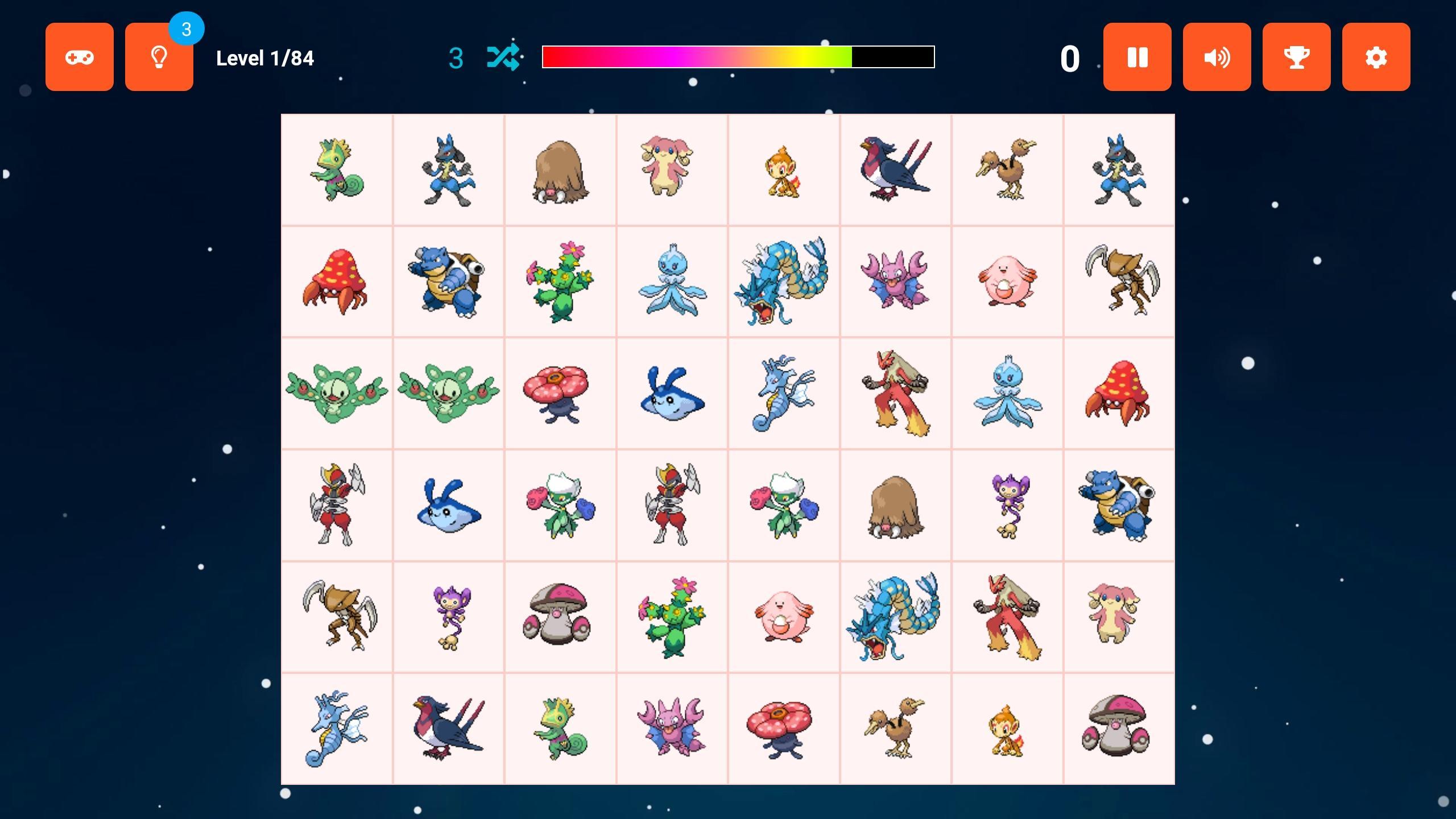Toggle sound off via the speaker button
The height and width of the screenshot is (819, 1456).
1216,56
